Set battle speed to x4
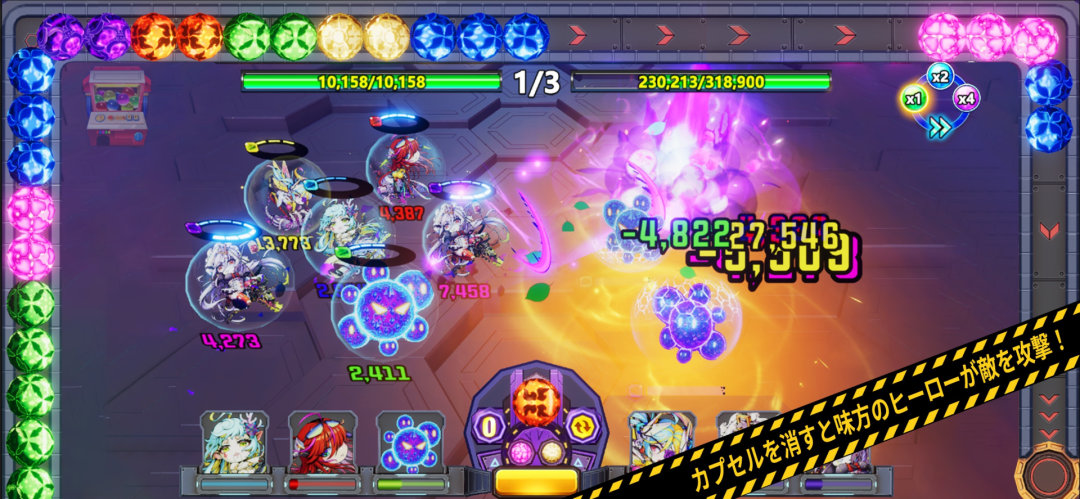This screenshot has height=499, width=1080. pyautogui.click(x=965, y=98)
